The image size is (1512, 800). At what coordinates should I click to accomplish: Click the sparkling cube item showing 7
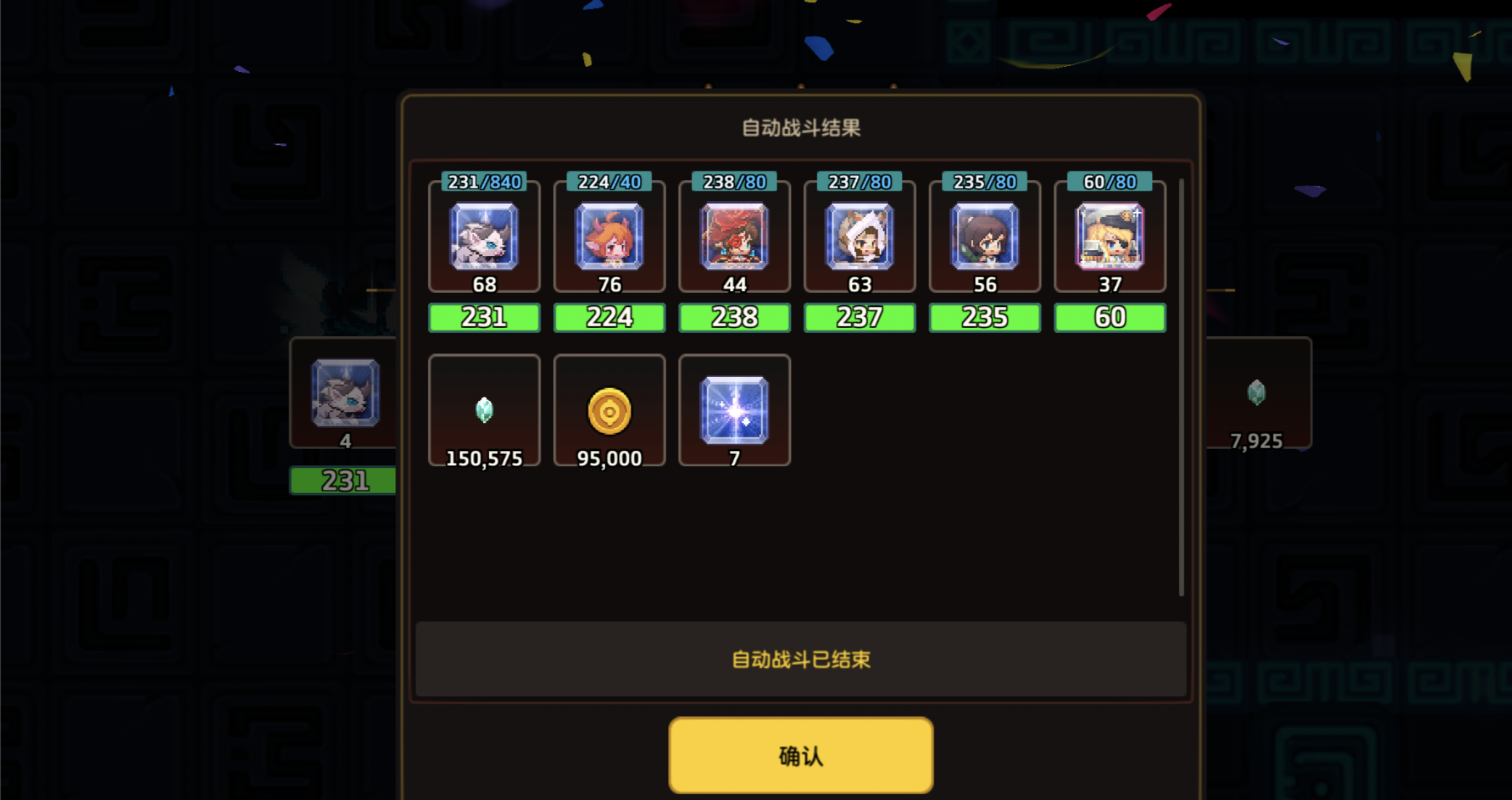[734, 411]
